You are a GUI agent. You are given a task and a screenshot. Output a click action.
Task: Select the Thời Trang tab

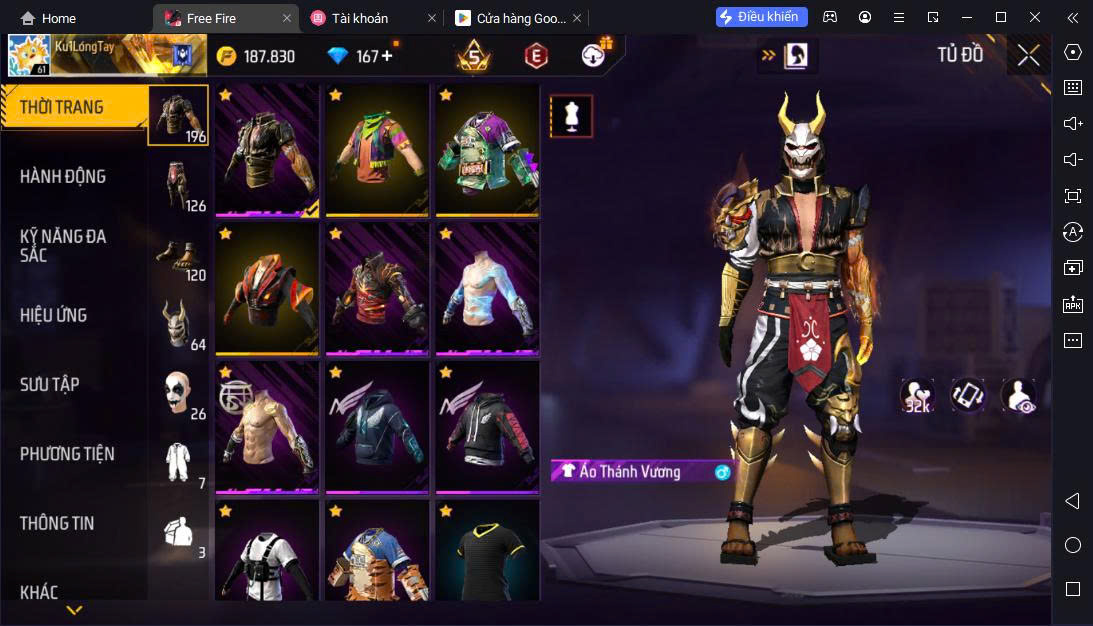[62, 107]
